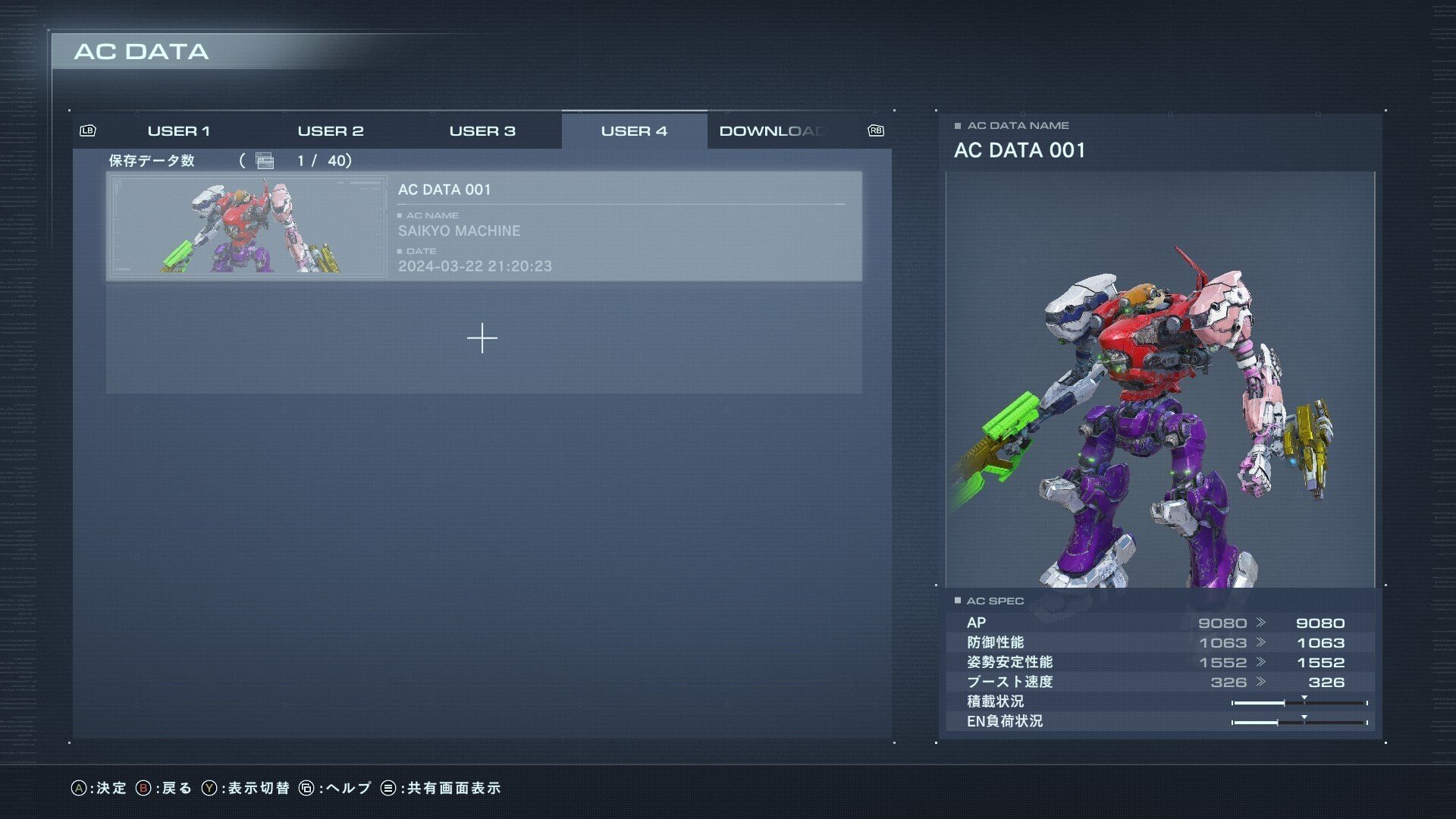Select the USER 3 tab
This screenshot has width=1456, height=819.
[482, 131]
